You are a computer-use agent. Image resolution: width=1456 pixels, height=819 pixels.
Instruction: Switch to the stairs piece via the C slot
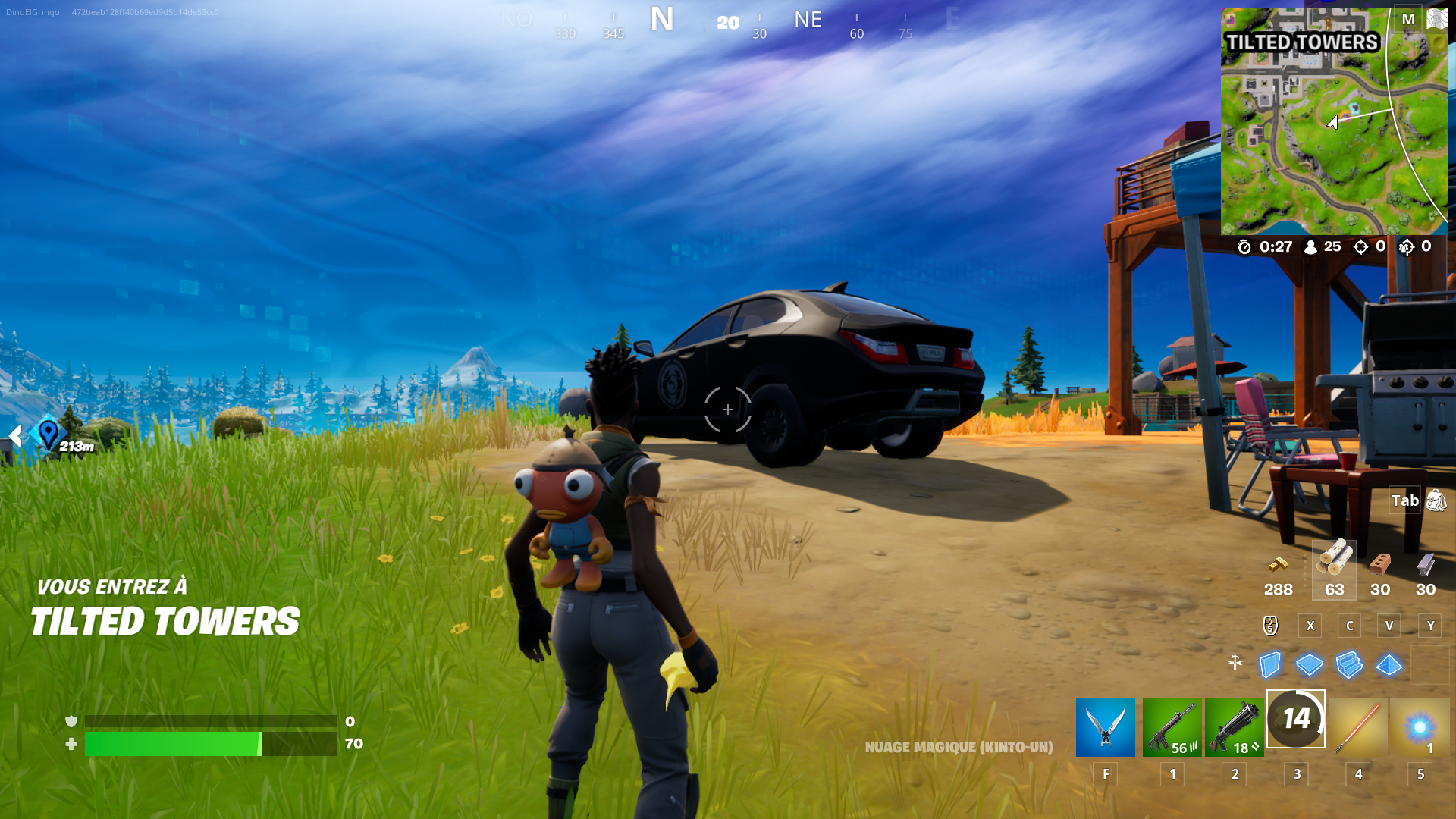tap(1349, 626)
